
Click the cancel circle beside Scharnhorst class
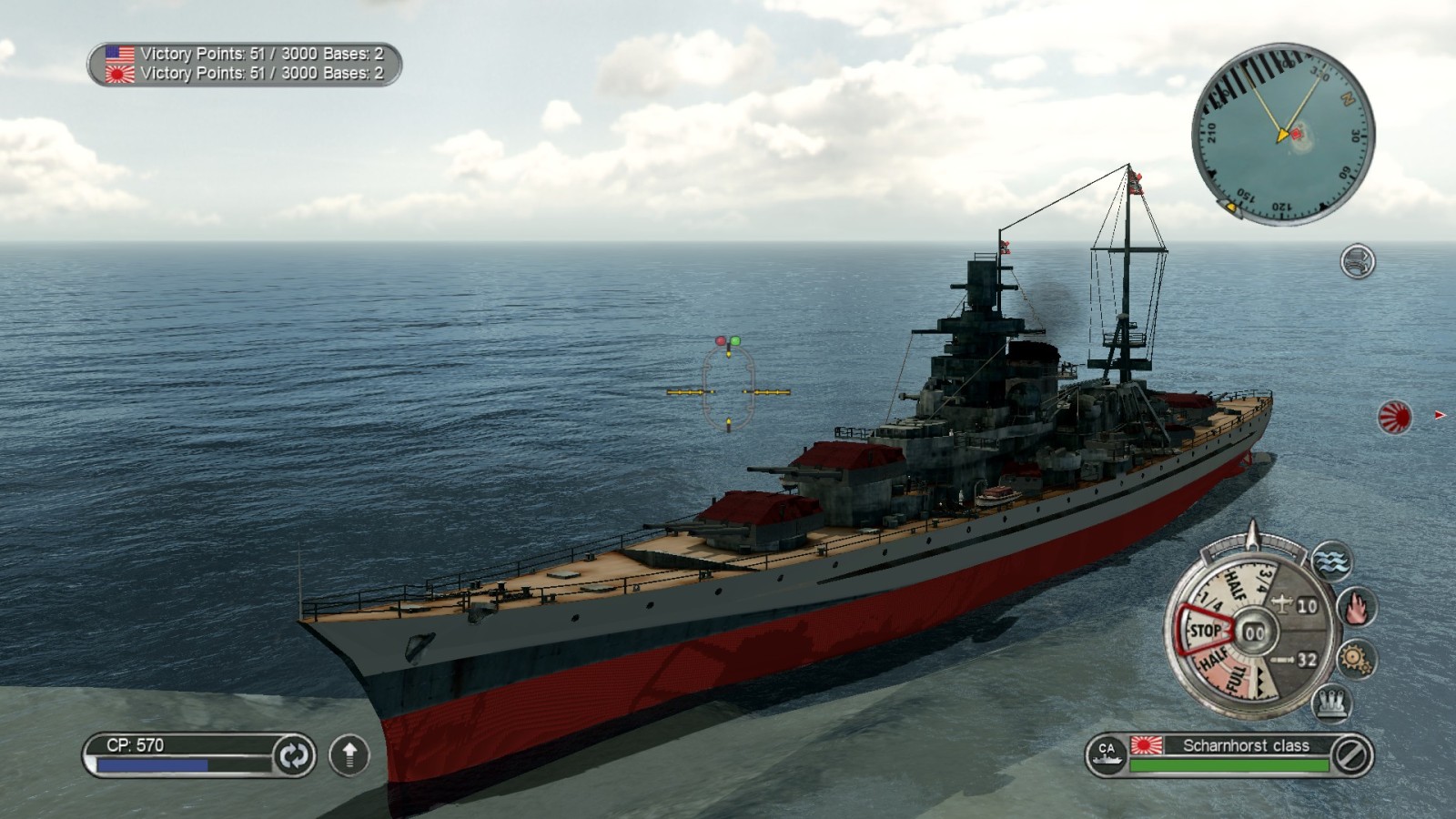pyautogui.click(x=1350, y=754)
